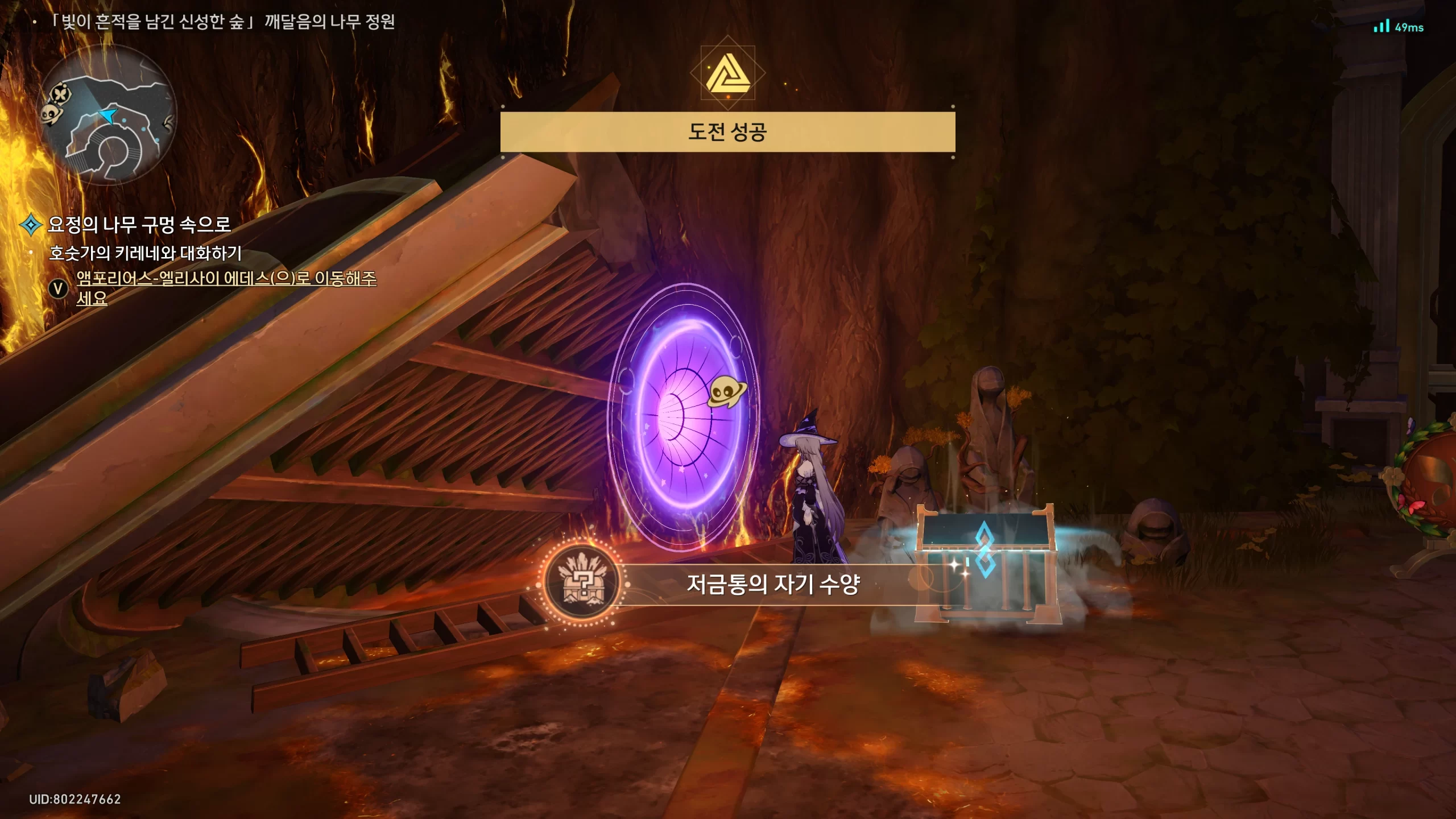
Task: Open the circular minimap
Action: pos(107,115)
